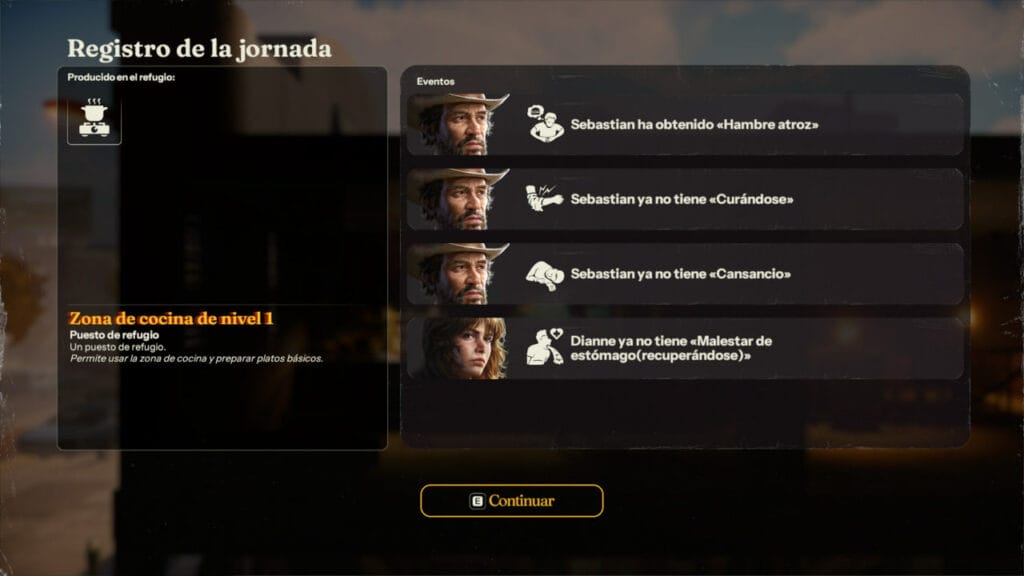Click the Continuar button
This screenshot has width=1024, height=576.
point(511,500)
